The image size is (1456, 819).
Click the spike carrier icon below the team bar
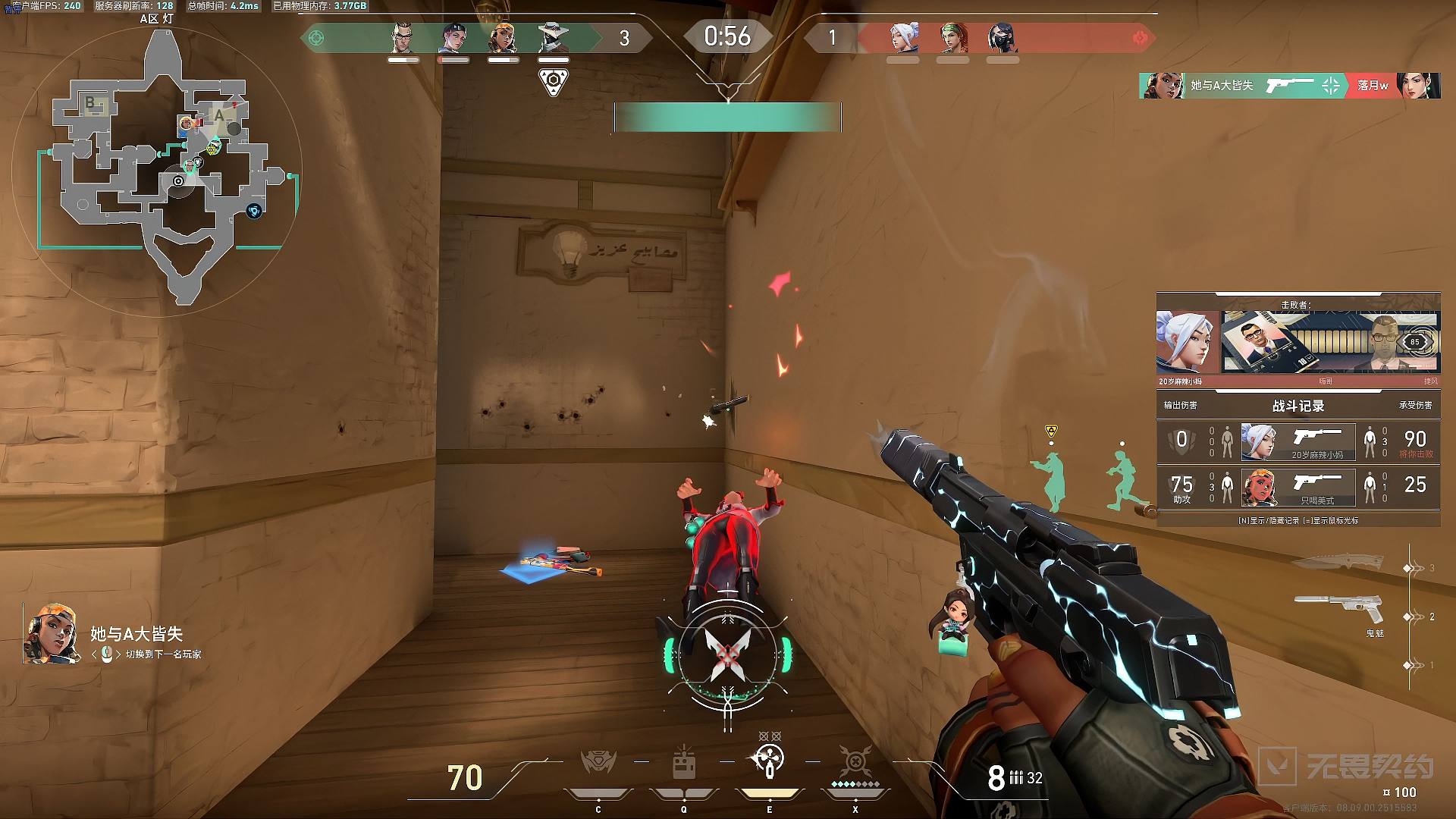[x=554, y=80]
